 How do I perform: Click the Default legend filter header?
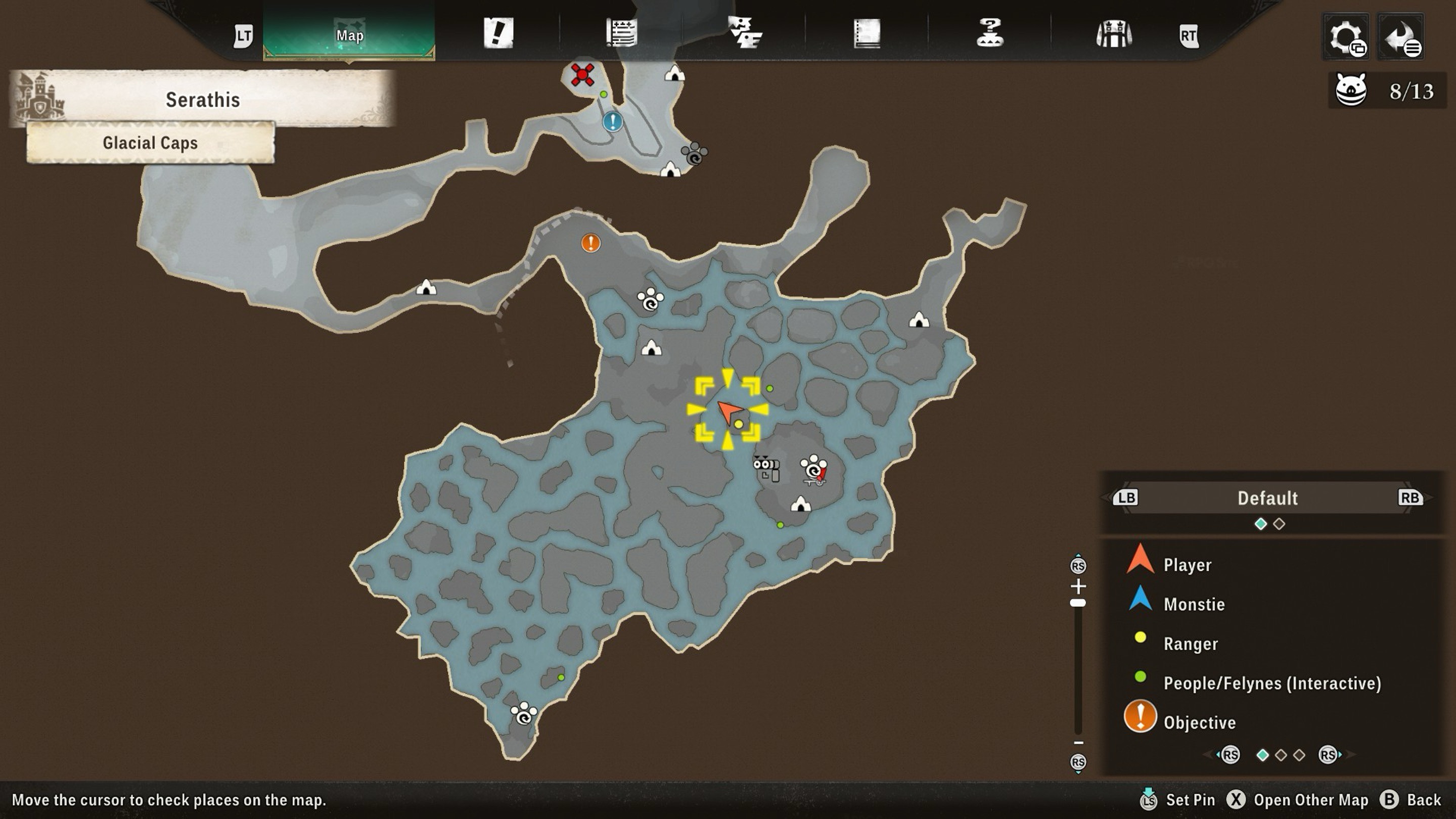(x=1267, y=498)
